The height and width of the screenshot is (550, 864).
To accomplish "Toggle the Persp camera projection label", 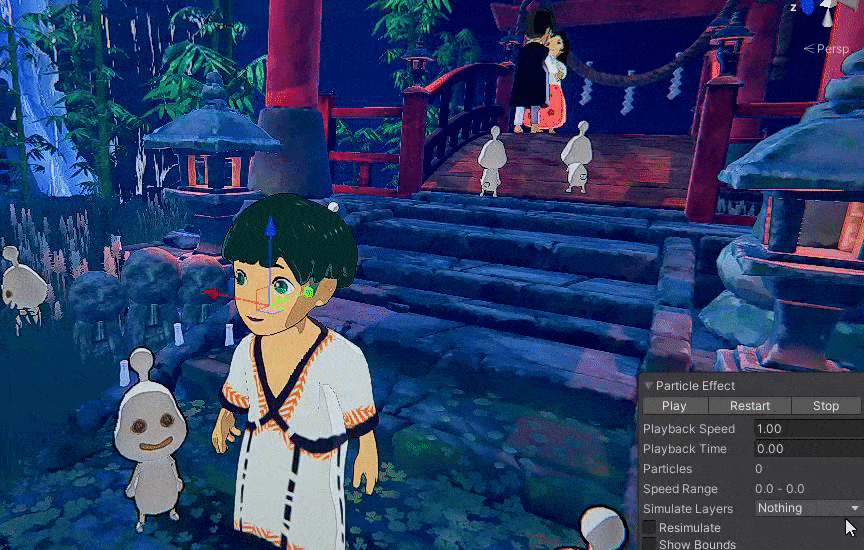I will click(x=832, y=48).
